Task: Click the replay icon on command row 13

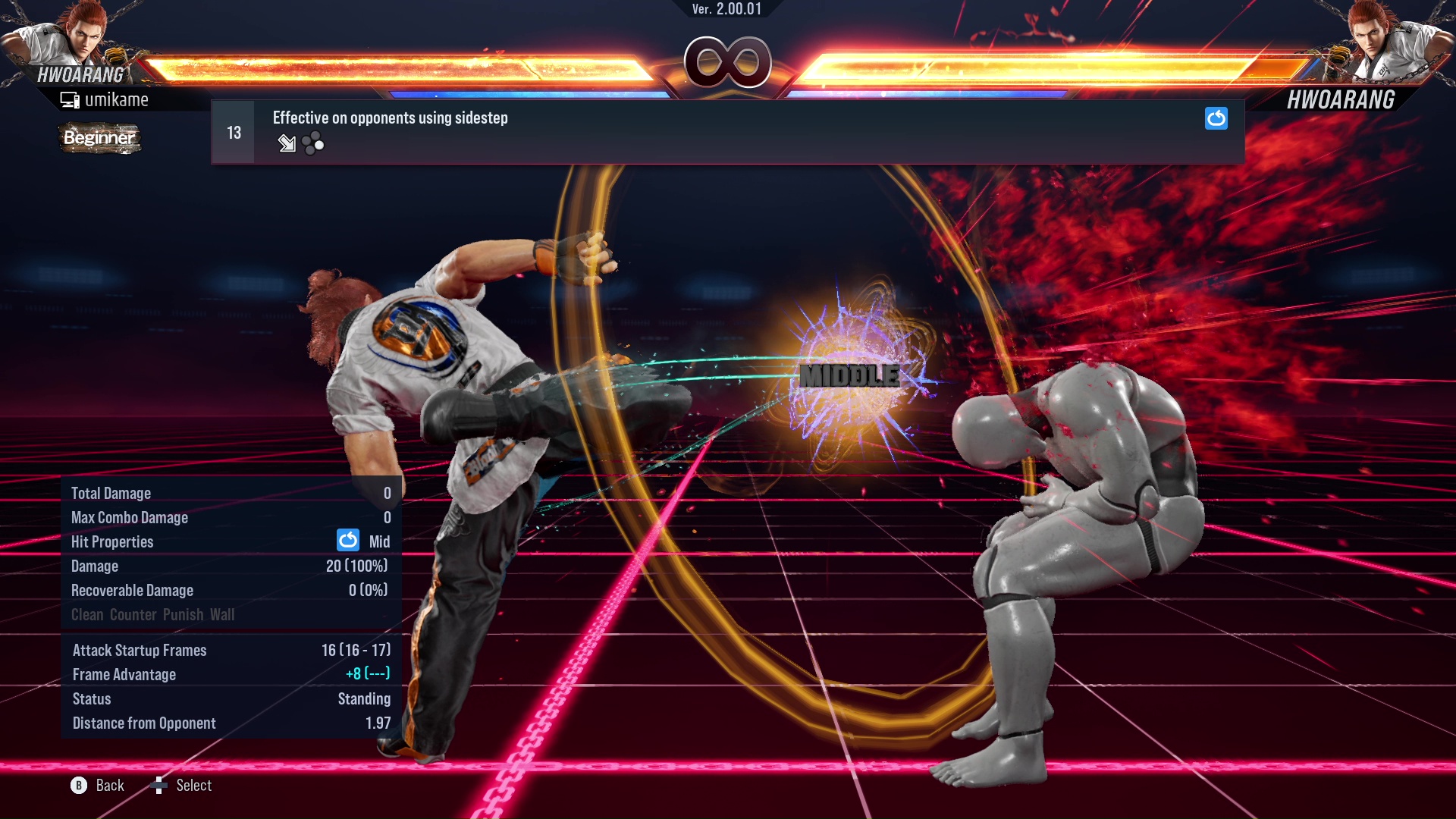Action: [1216, 119]
